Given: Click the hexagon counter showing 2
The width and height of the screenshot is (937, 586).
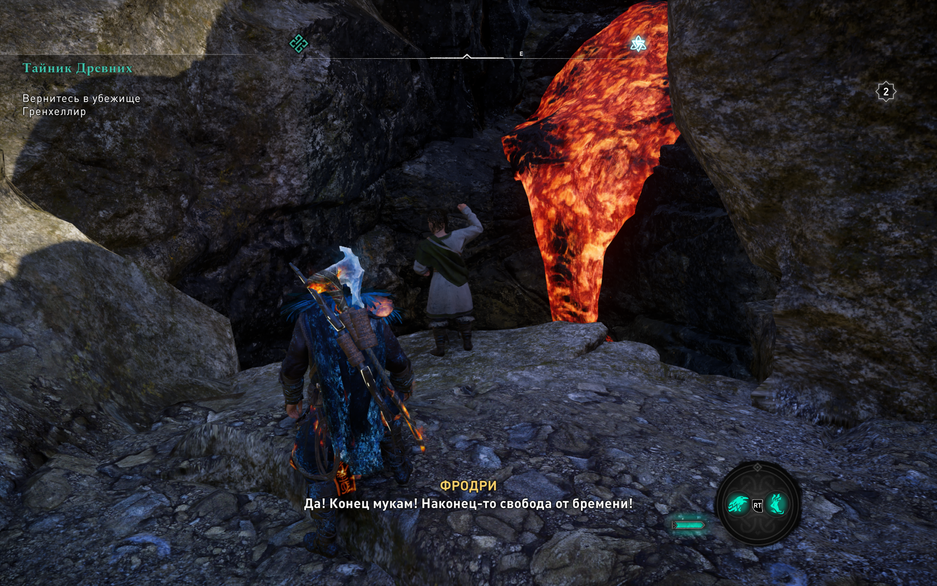Looking at the screenshot, I should [x=885, y=92].
